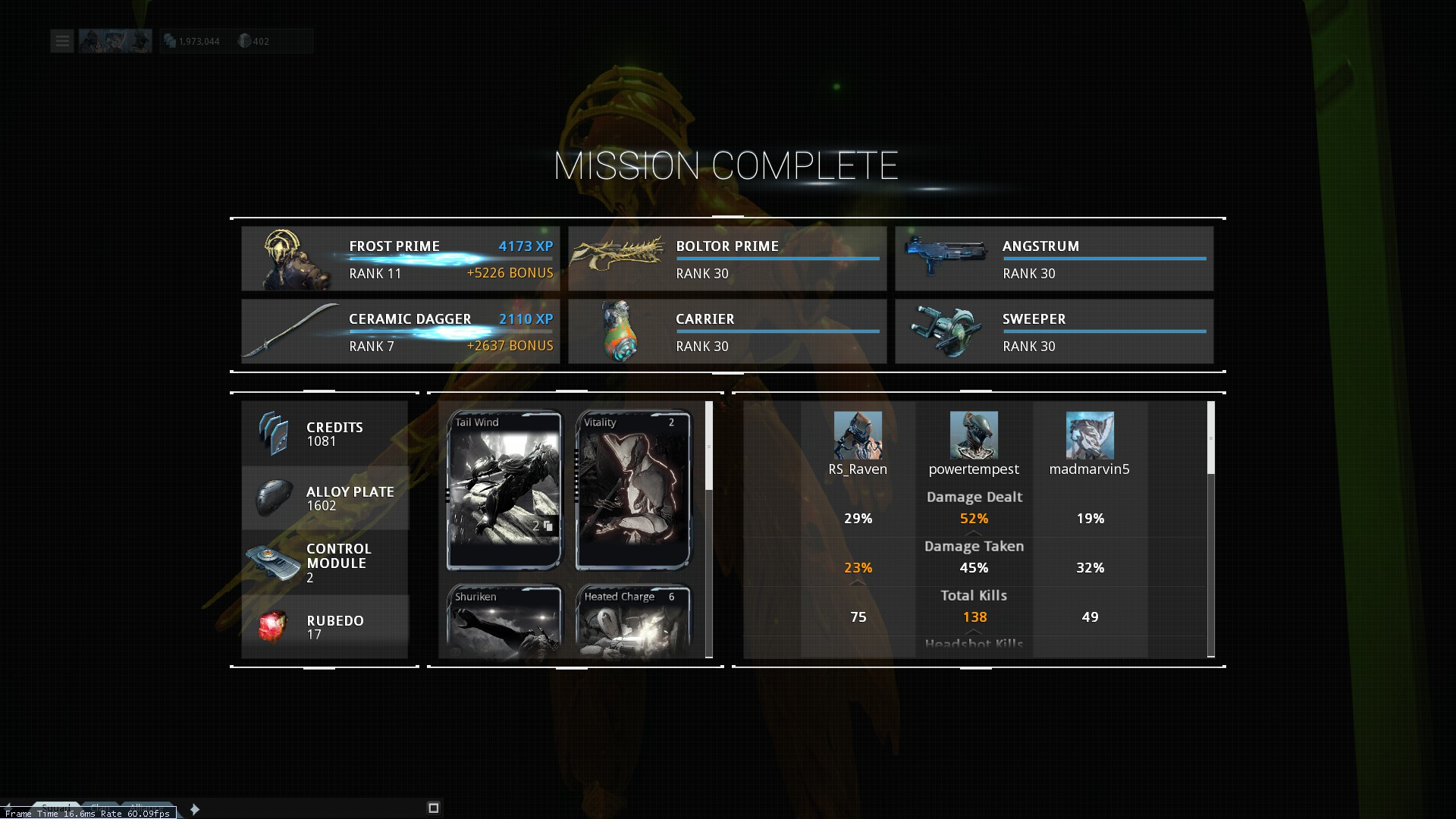Inspect the Tail Wind mod card
The height and width of the screenshot is (819, 1456).
pyautogui.click(x=504, y=490)
